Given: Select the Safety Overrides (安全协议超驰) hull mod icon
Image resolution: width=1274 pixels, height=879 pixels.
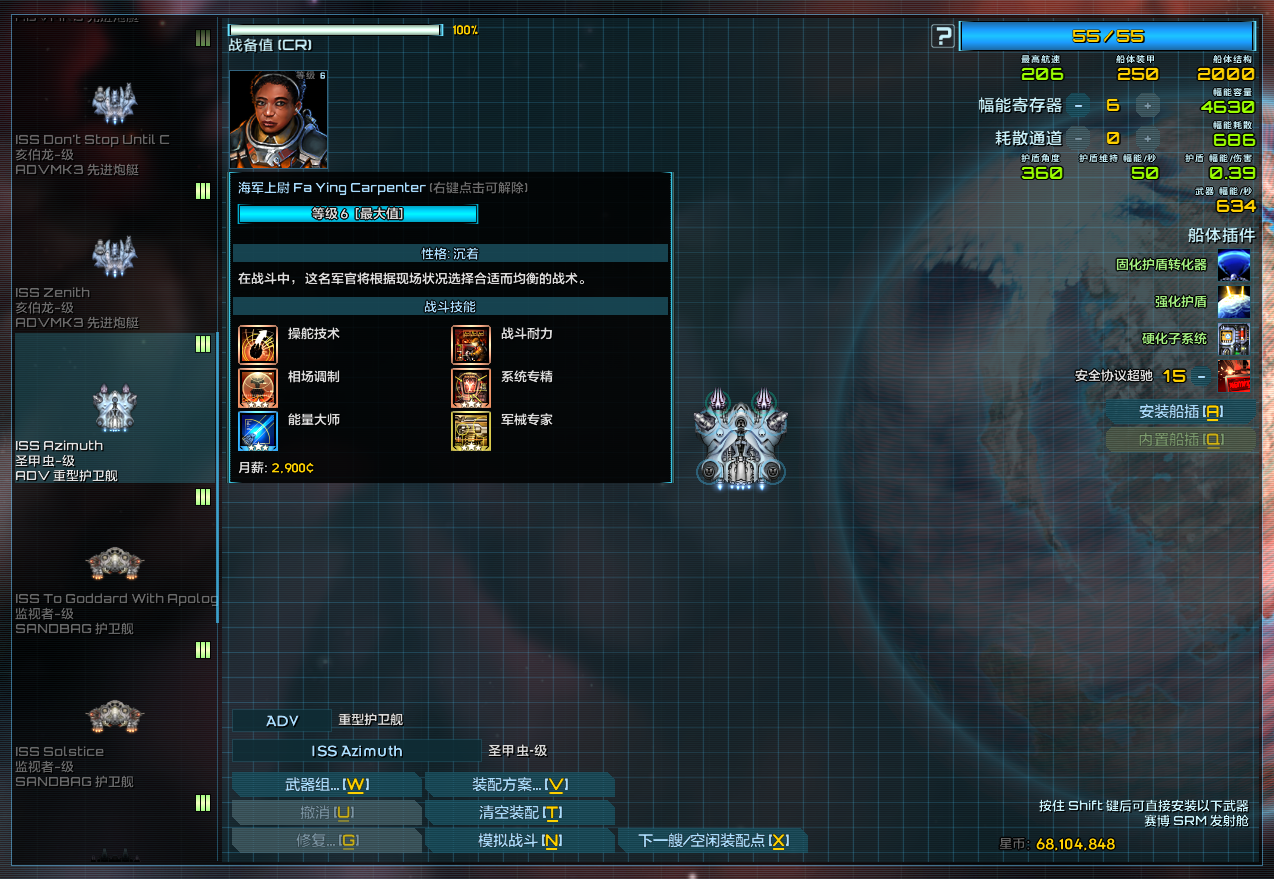Looking at the screenshot, I should click(x=1233, y=376).
